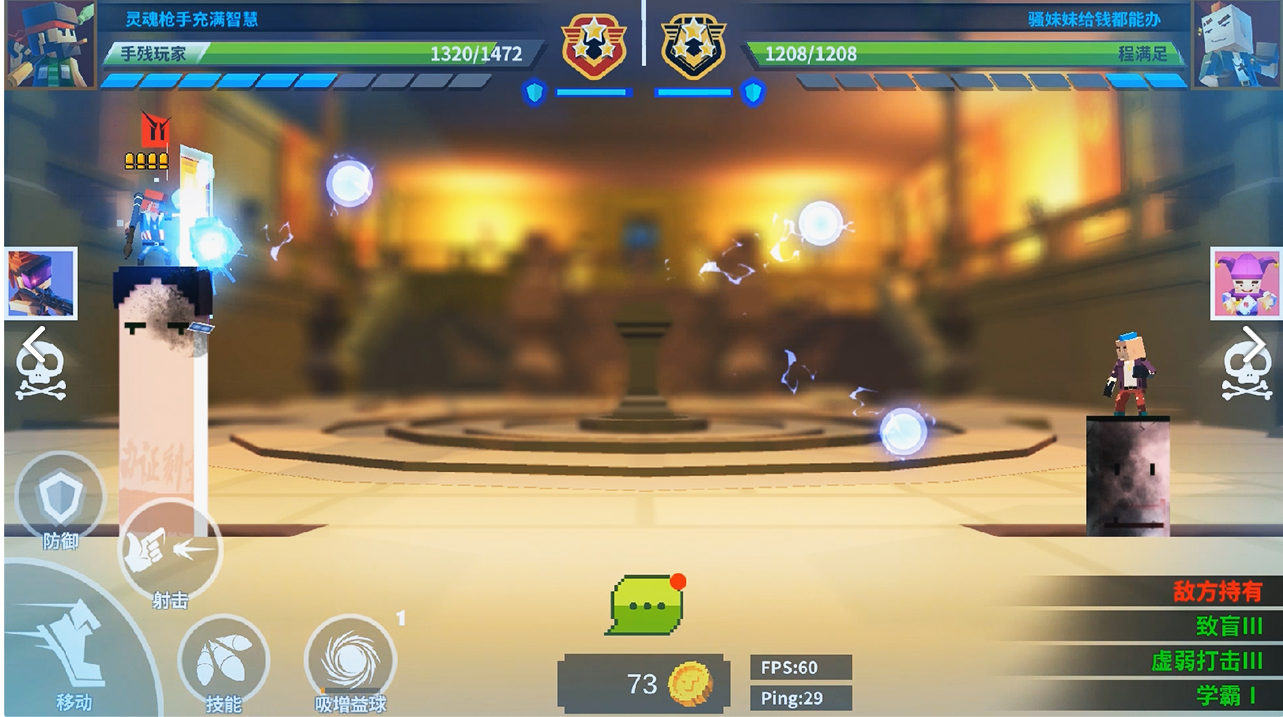Show the 致盲III buff entry

coord(1229,626)
